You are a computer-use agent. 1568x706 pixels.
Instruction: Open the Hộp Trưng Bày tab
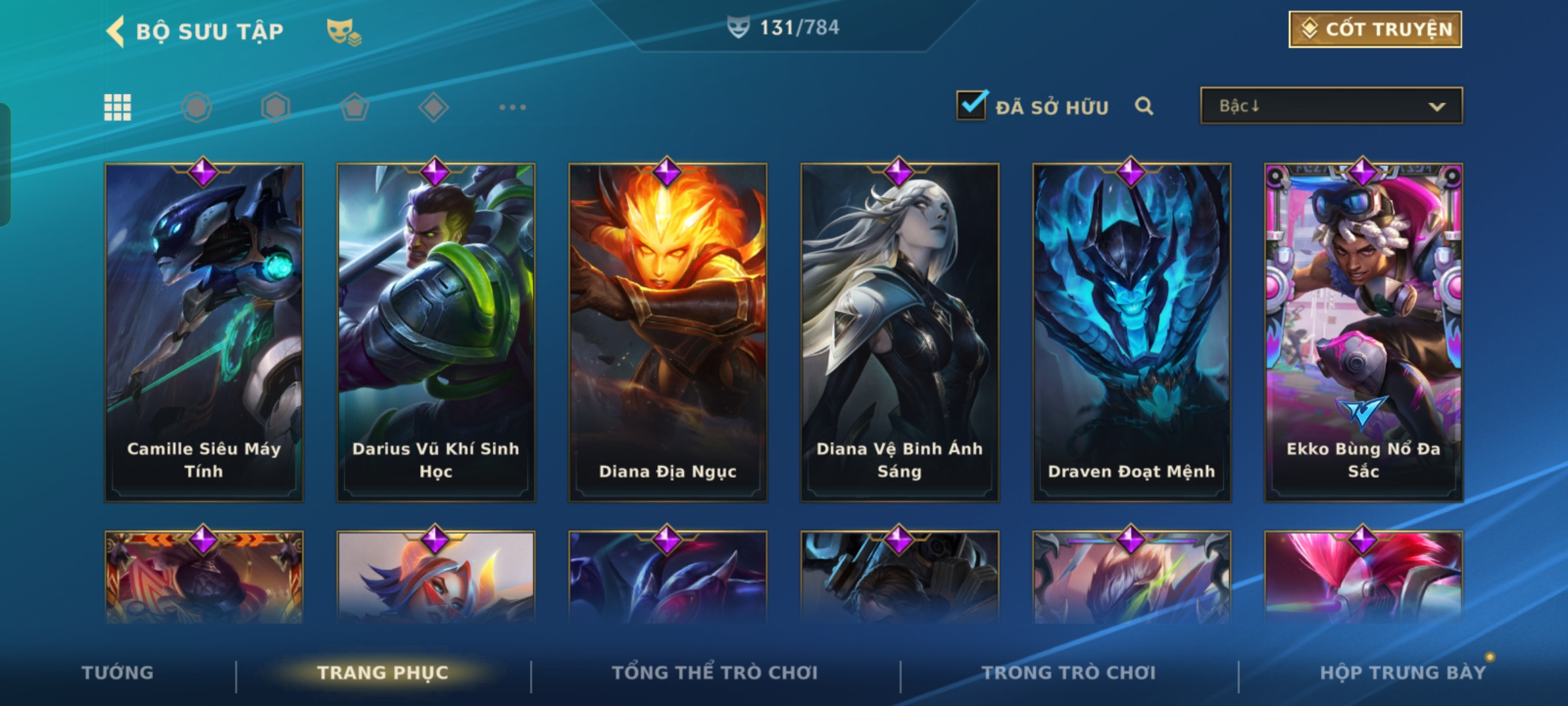(1402, 673)
